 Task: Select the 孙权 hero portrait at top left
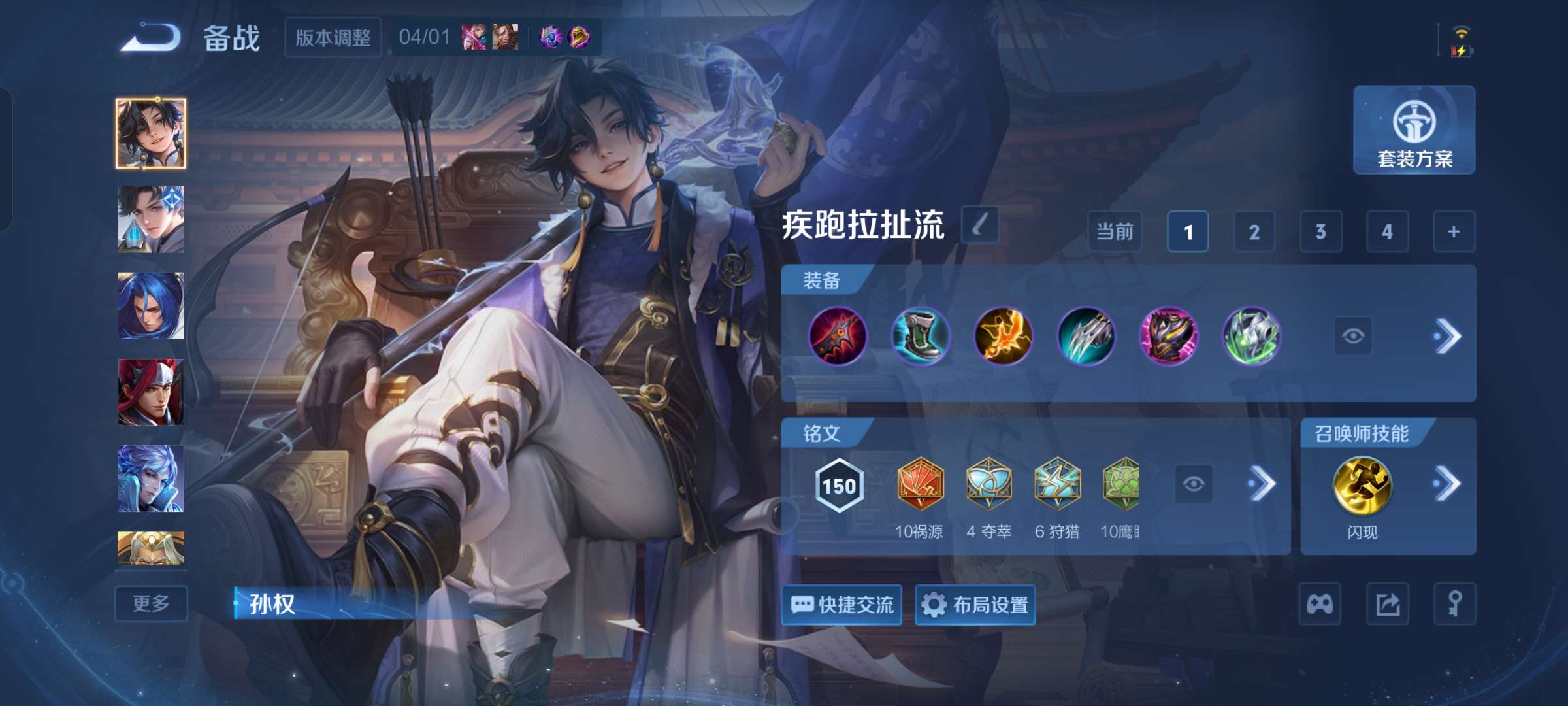click(x=150, y=133)
